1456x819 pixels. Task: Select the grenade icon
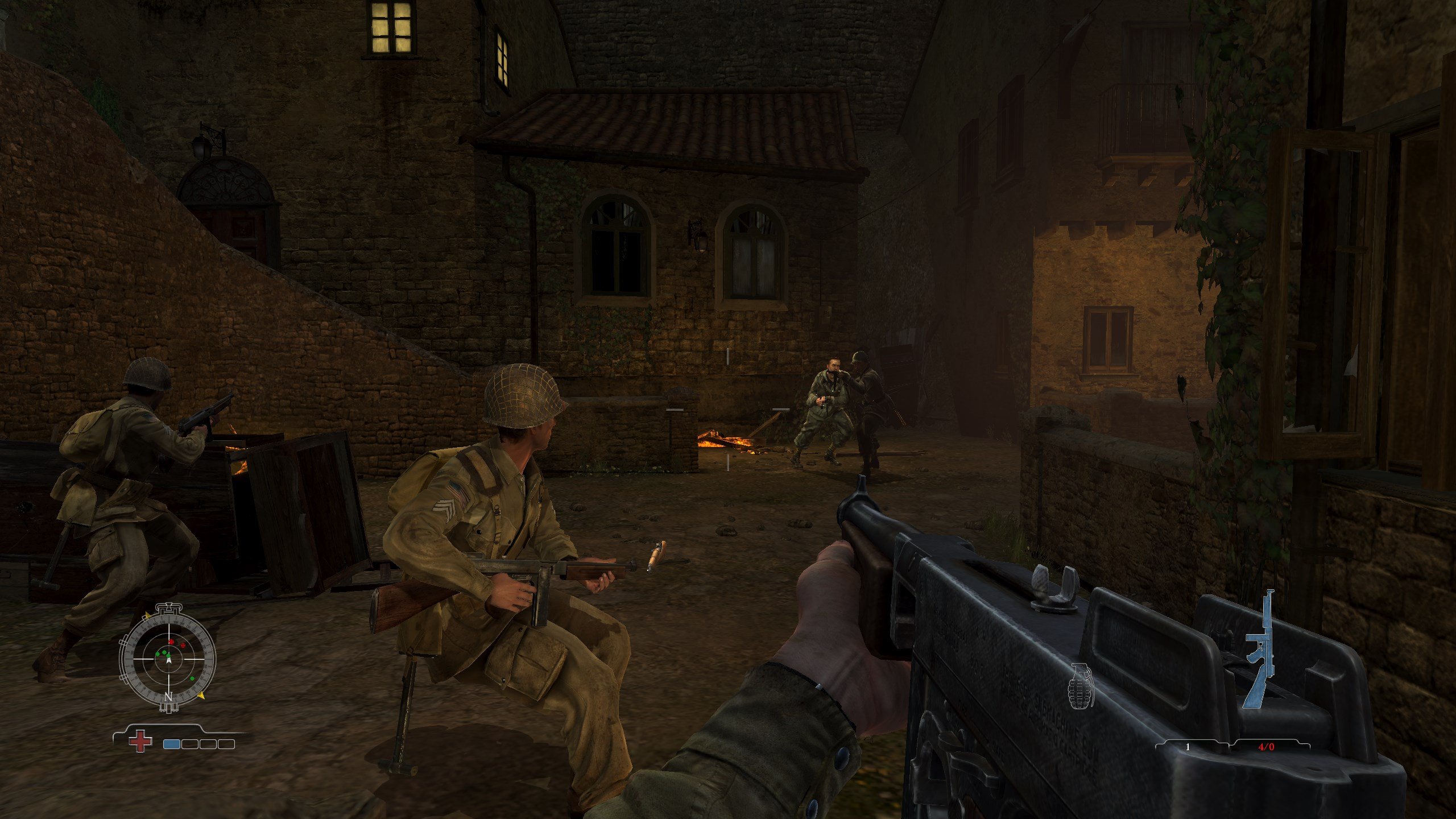tap(1081, 685)
